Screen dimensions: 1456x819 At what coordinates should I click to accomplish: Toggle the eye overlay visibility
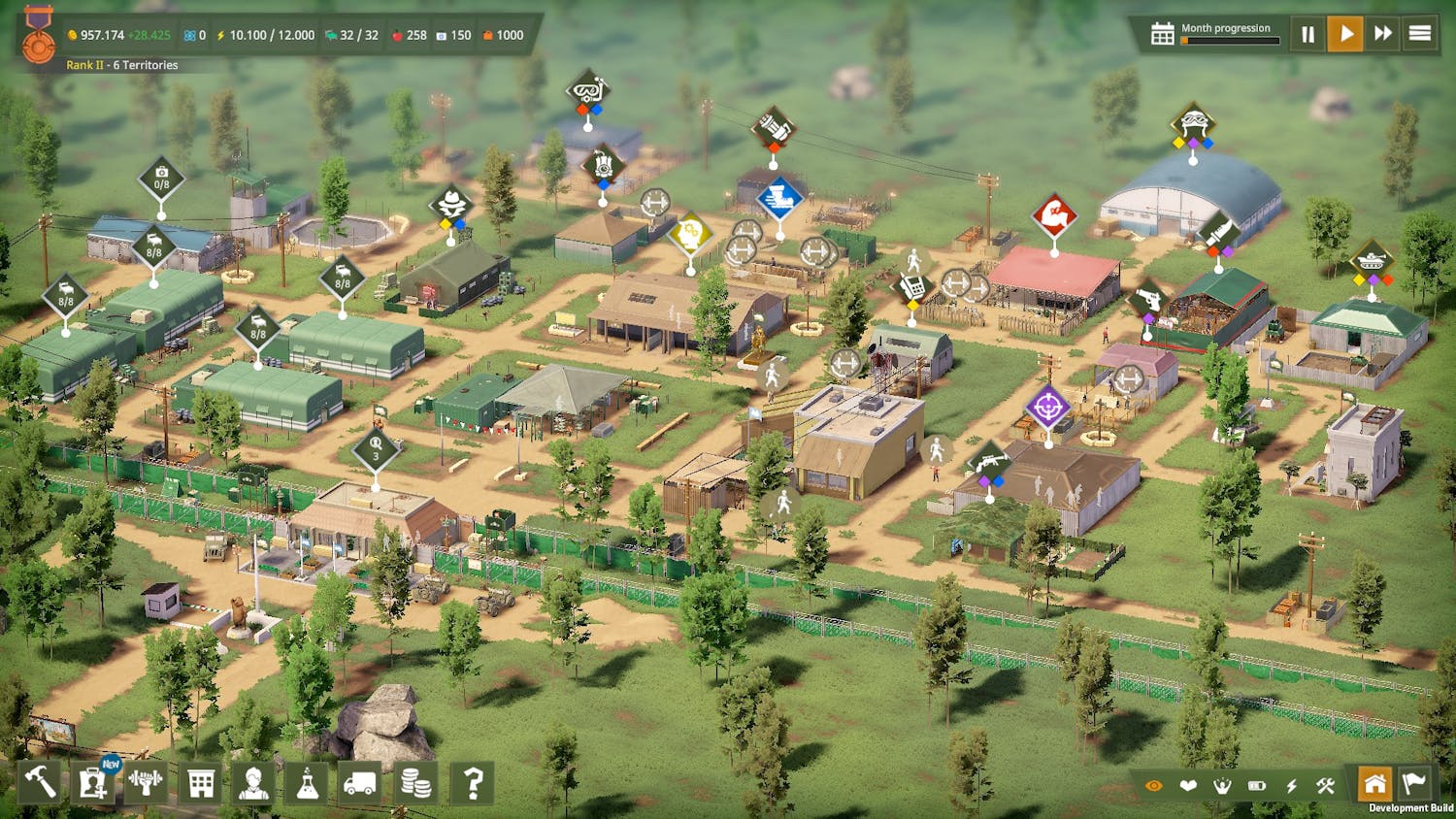(1153, 786)
